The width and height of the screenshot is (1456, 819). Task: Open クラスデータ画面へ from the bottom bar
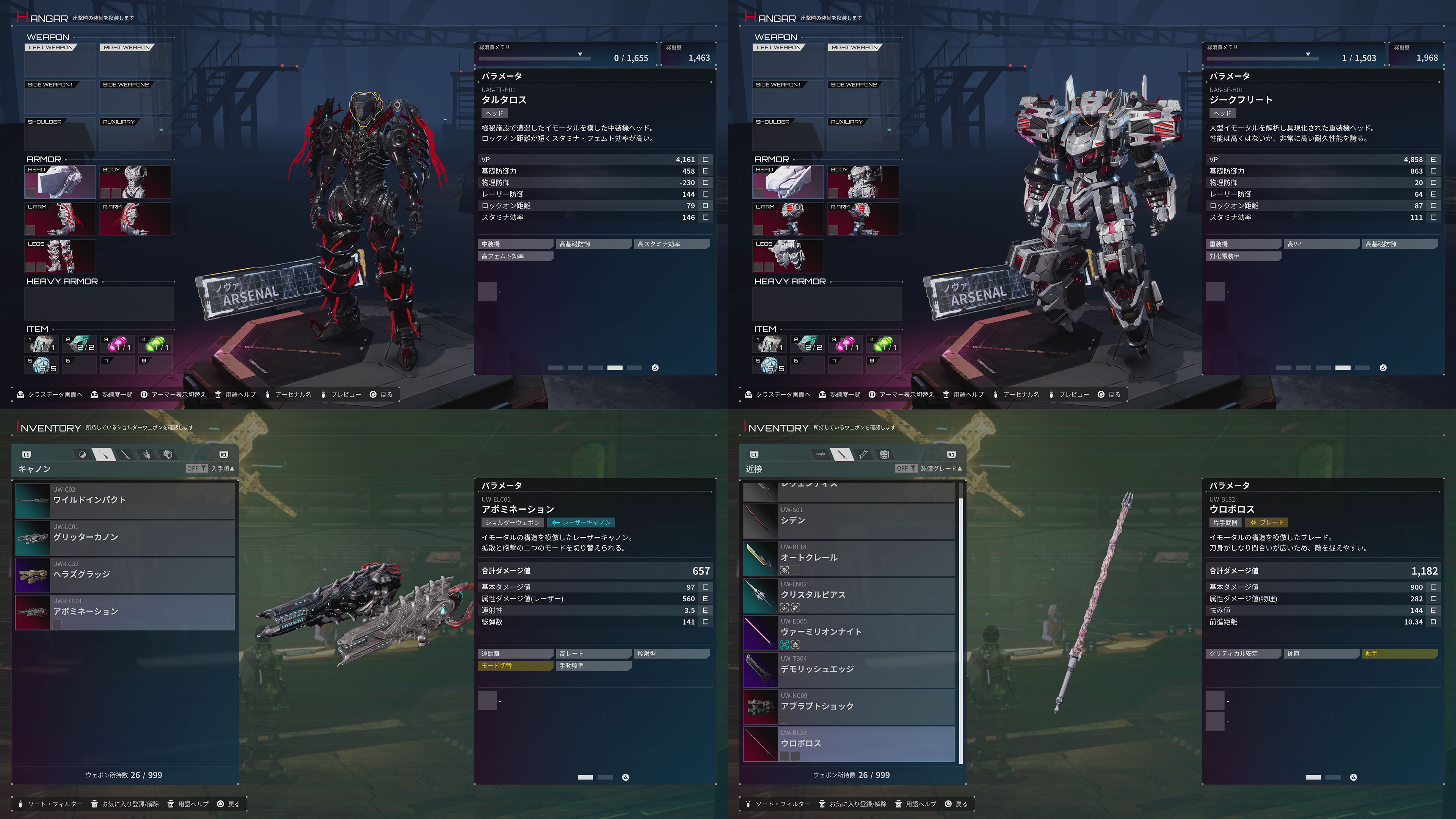coord(55,394)
